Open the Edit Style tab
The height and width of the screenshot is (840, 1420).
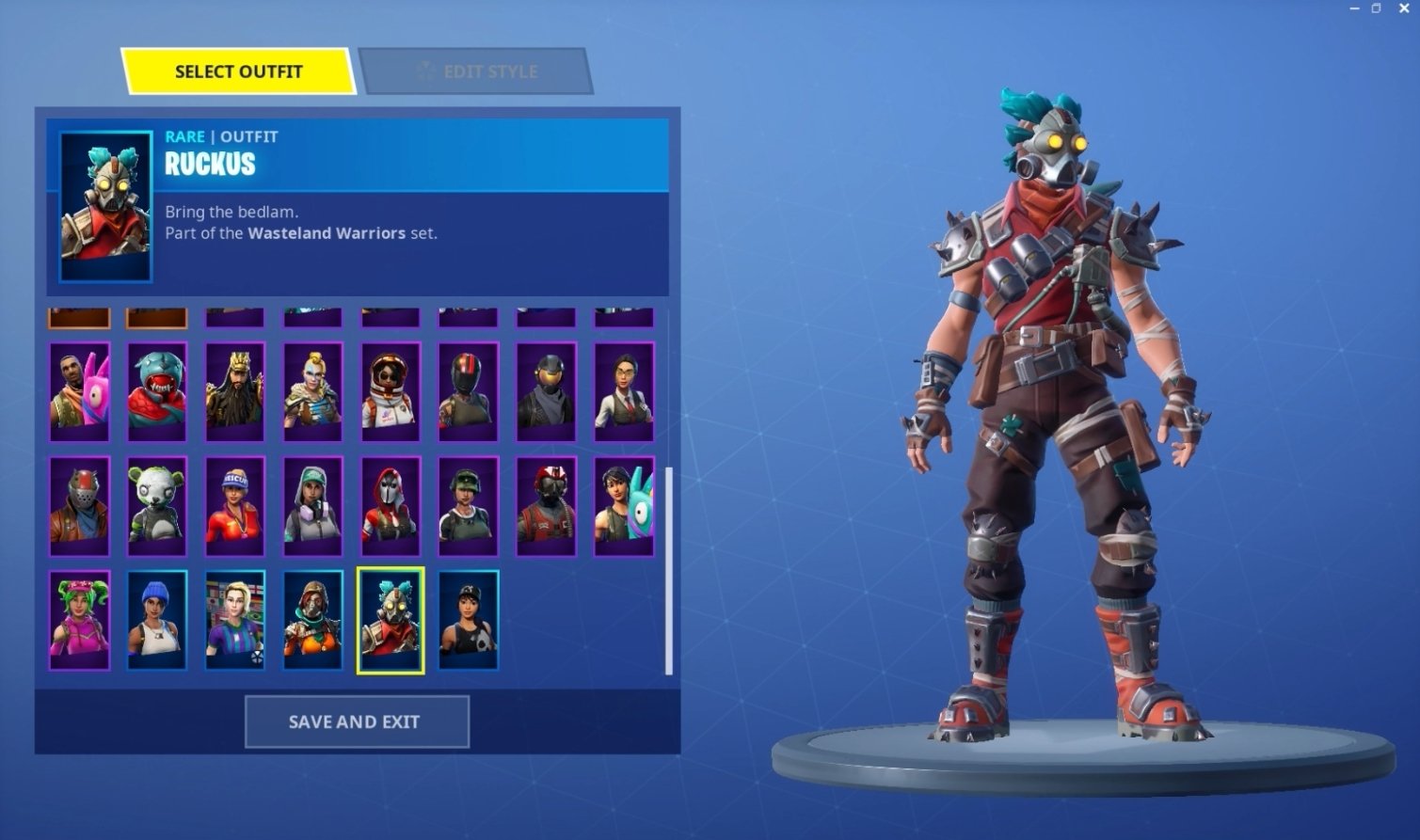click(x=476, y=71)
